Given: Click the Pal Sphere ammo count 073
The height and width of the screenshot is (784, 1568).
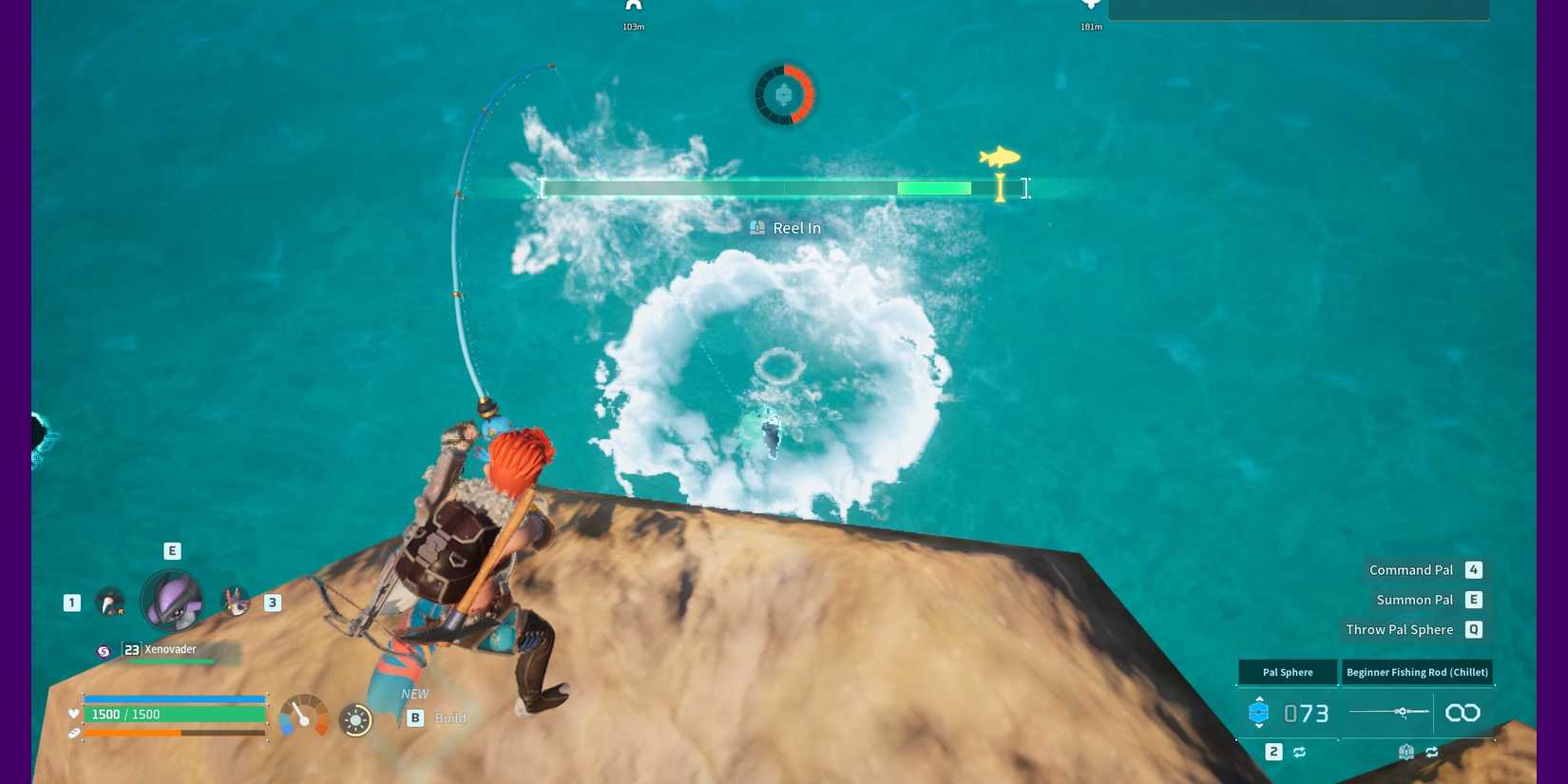Looking at the screenshot, I should point(1306,713).
